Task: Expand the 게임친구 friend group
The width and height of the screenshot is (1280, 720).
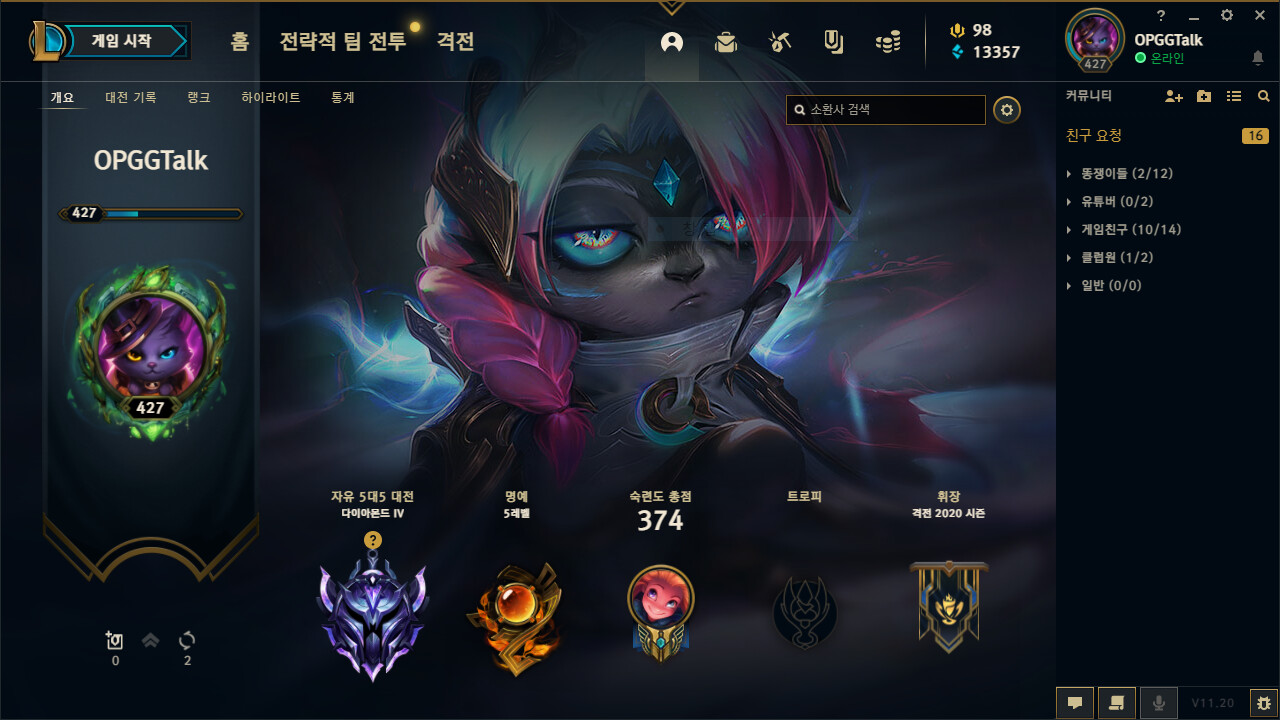Action: (1130, 230)
